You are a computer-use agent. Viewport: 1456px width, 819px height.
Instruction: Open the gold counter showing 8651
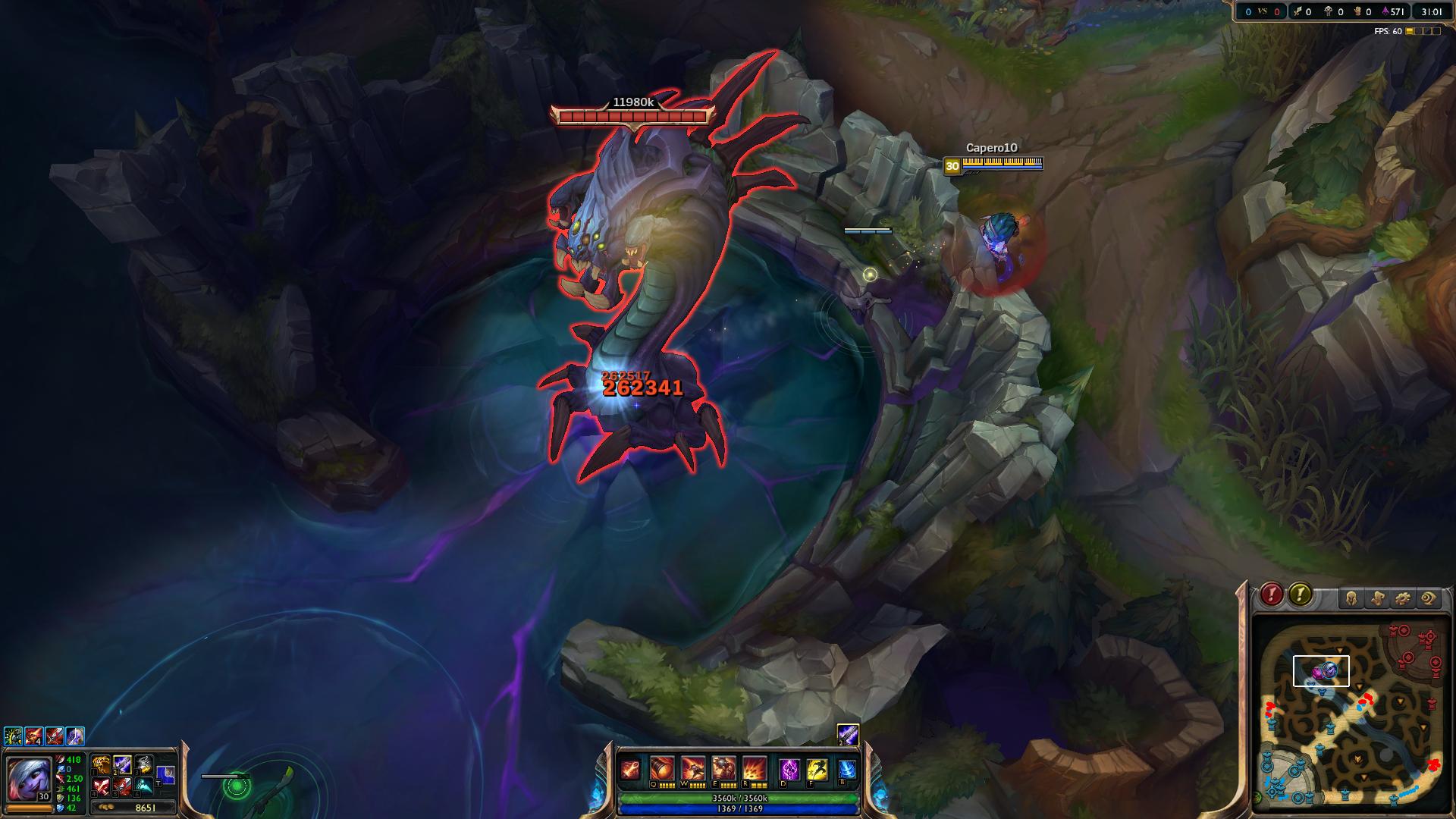[146, 808]
